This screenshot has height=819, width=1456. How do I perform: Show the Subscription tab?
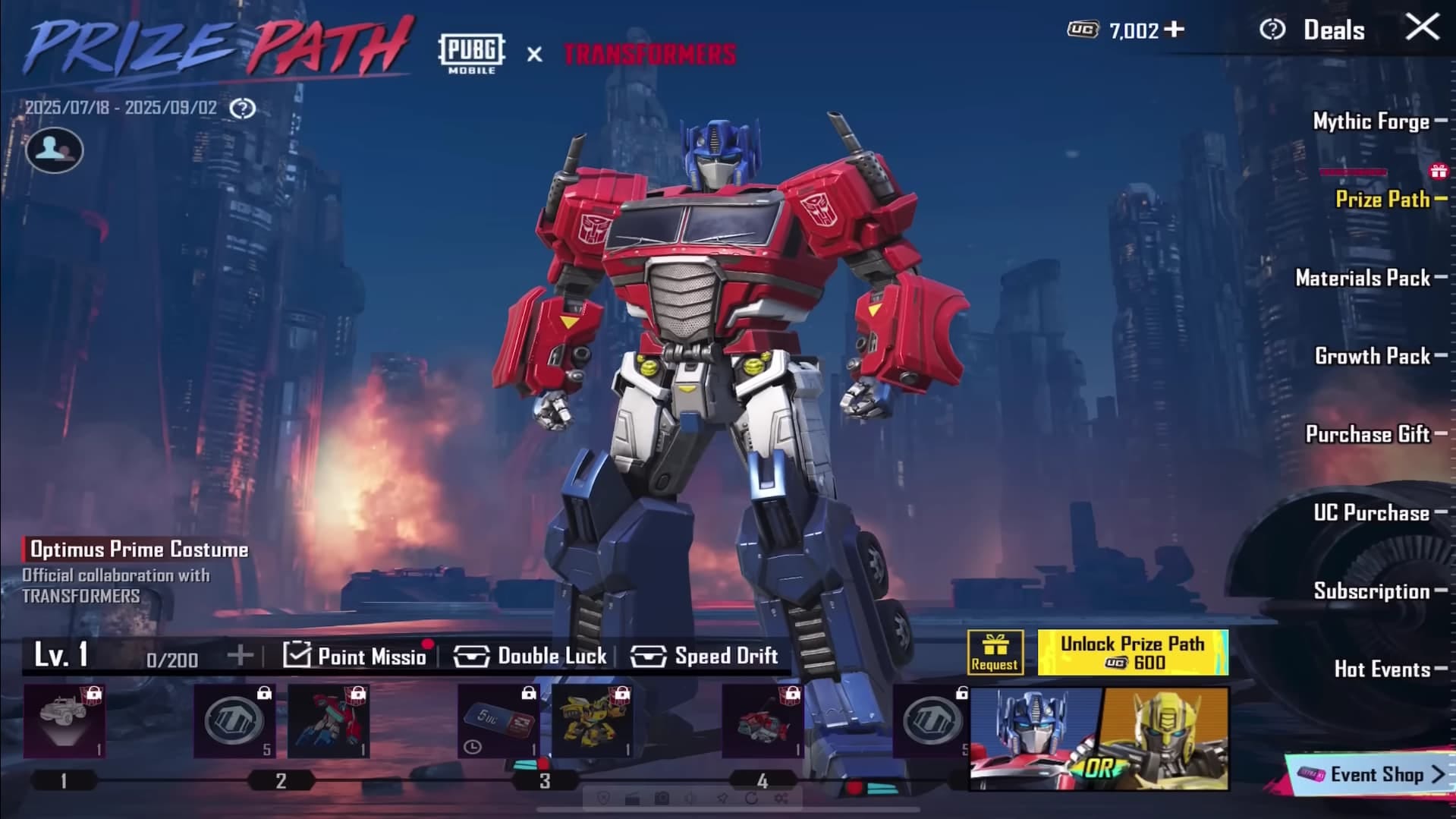(x=1371, y=591)
